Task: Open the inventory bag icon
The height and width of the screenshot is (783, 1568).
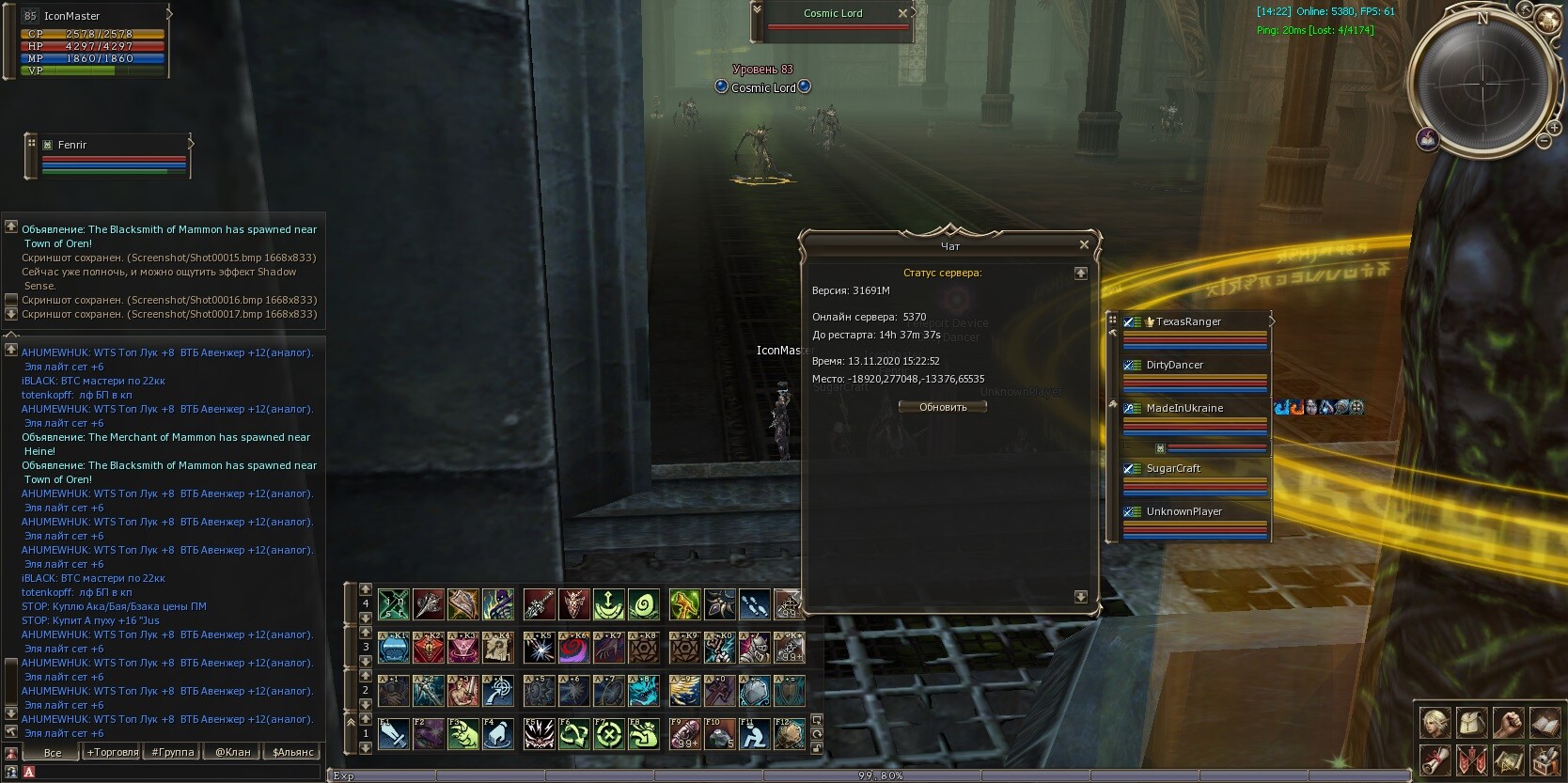Action: (1471, 723)
